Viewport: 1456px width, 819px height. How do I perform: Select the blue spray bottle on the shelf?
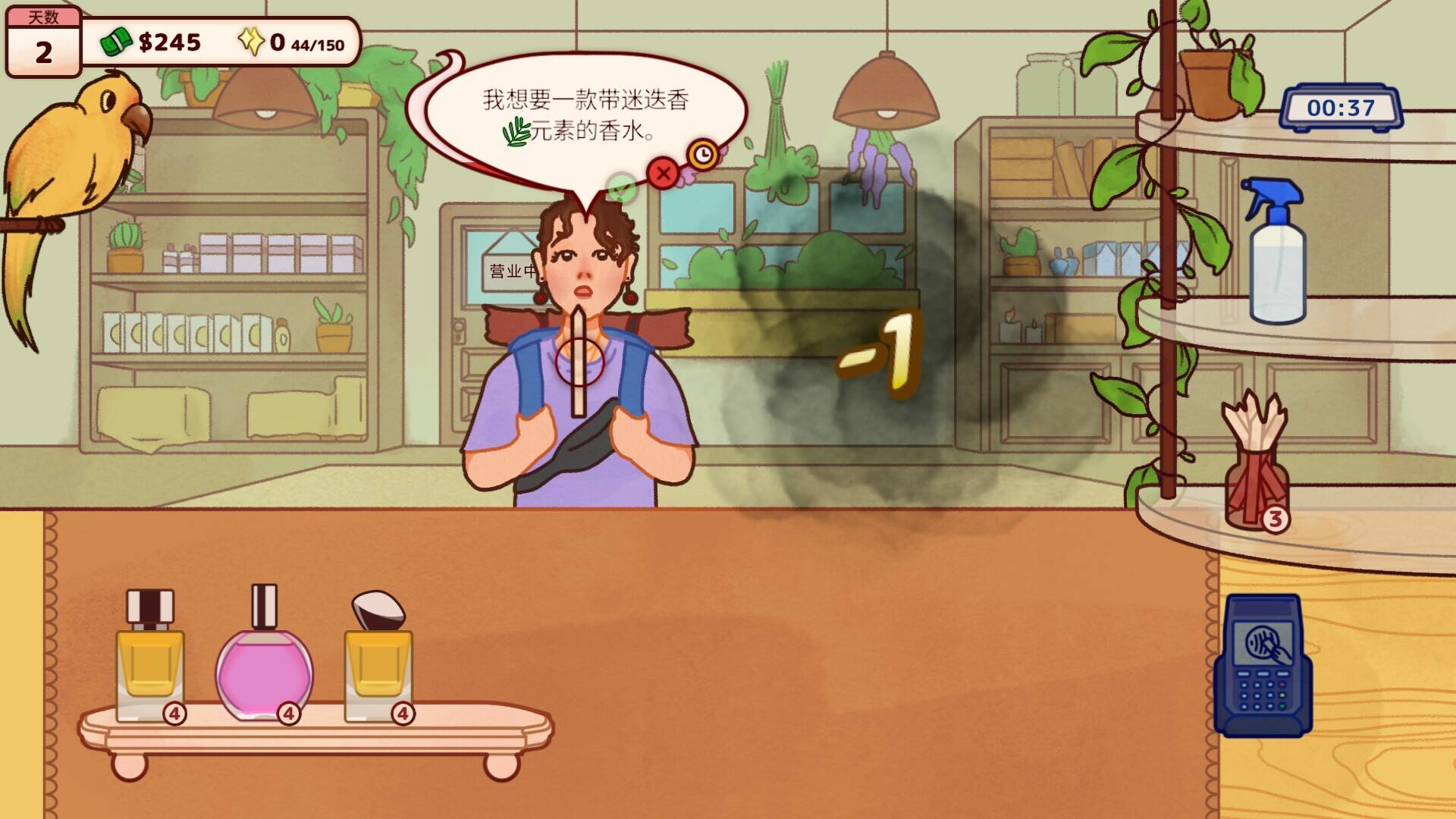tap(1274, 250)
